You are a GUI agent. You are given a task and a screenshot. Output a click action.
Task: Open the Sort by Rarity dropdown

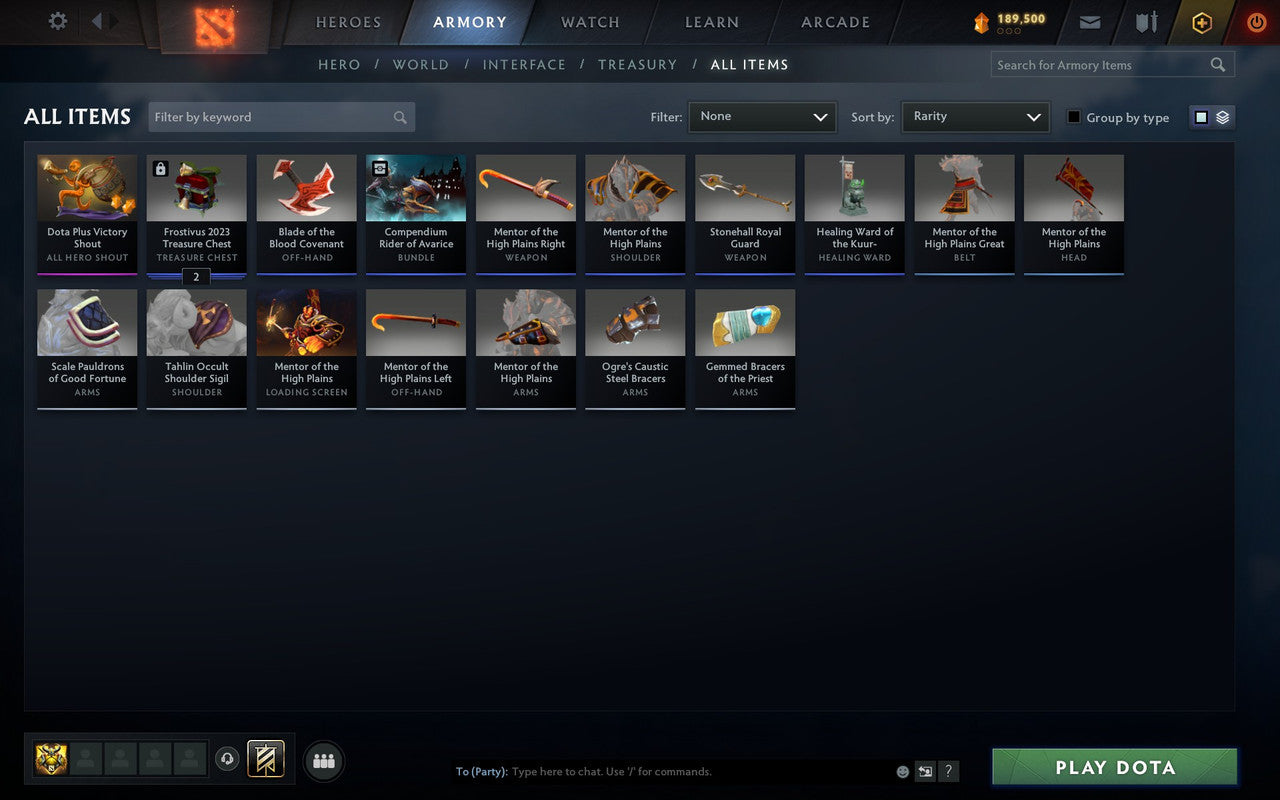(x=975, y=117)
